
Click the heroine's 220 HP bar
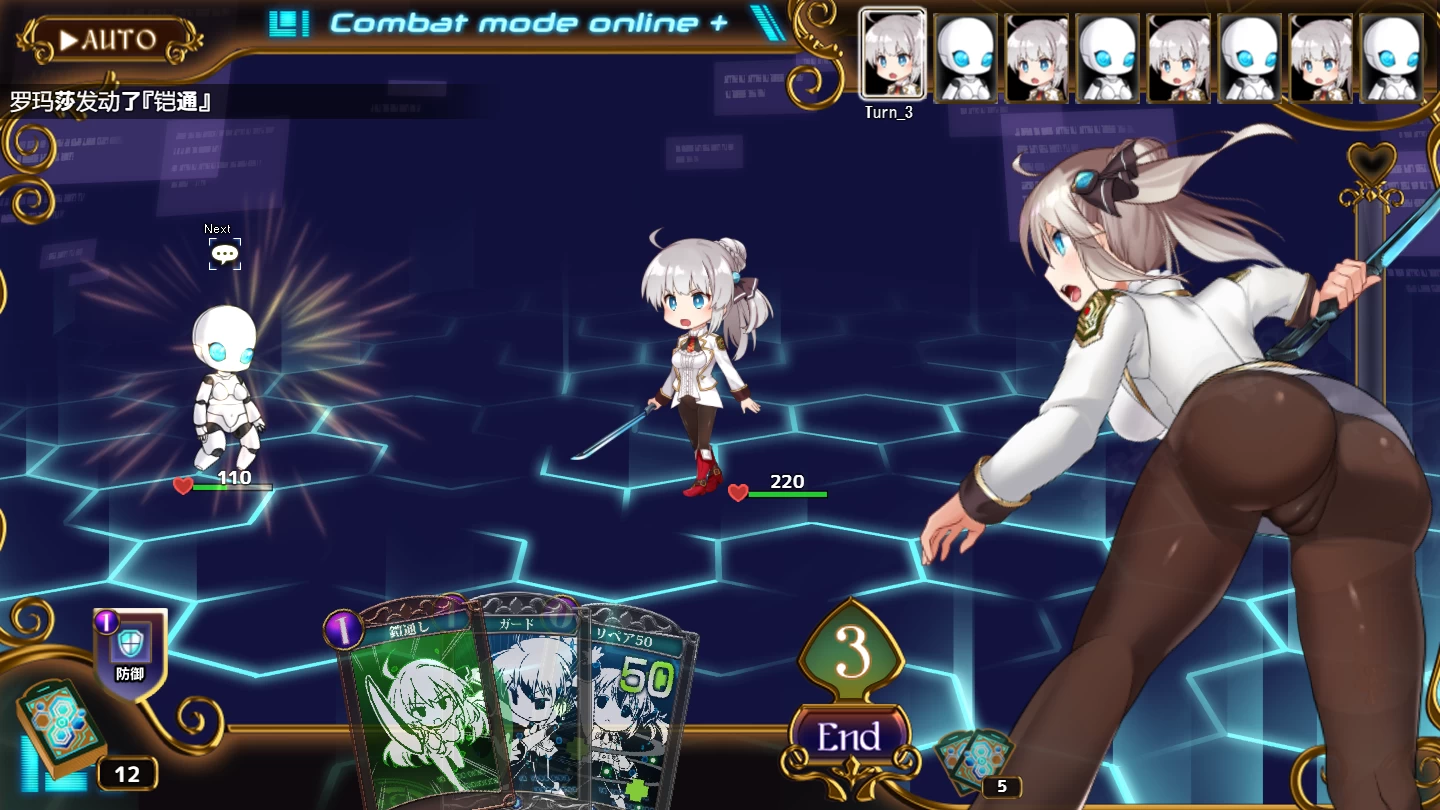click(790, 494)
